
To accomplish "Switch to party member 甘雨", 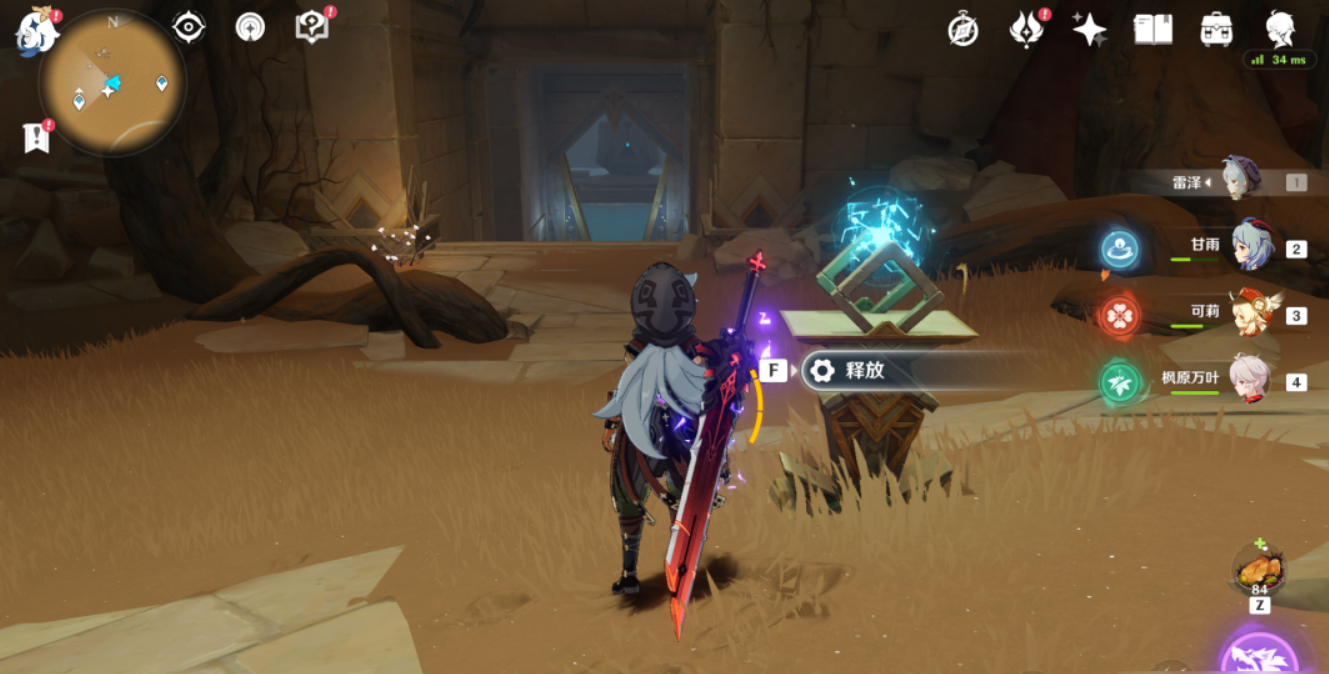I will [1250, 248].
